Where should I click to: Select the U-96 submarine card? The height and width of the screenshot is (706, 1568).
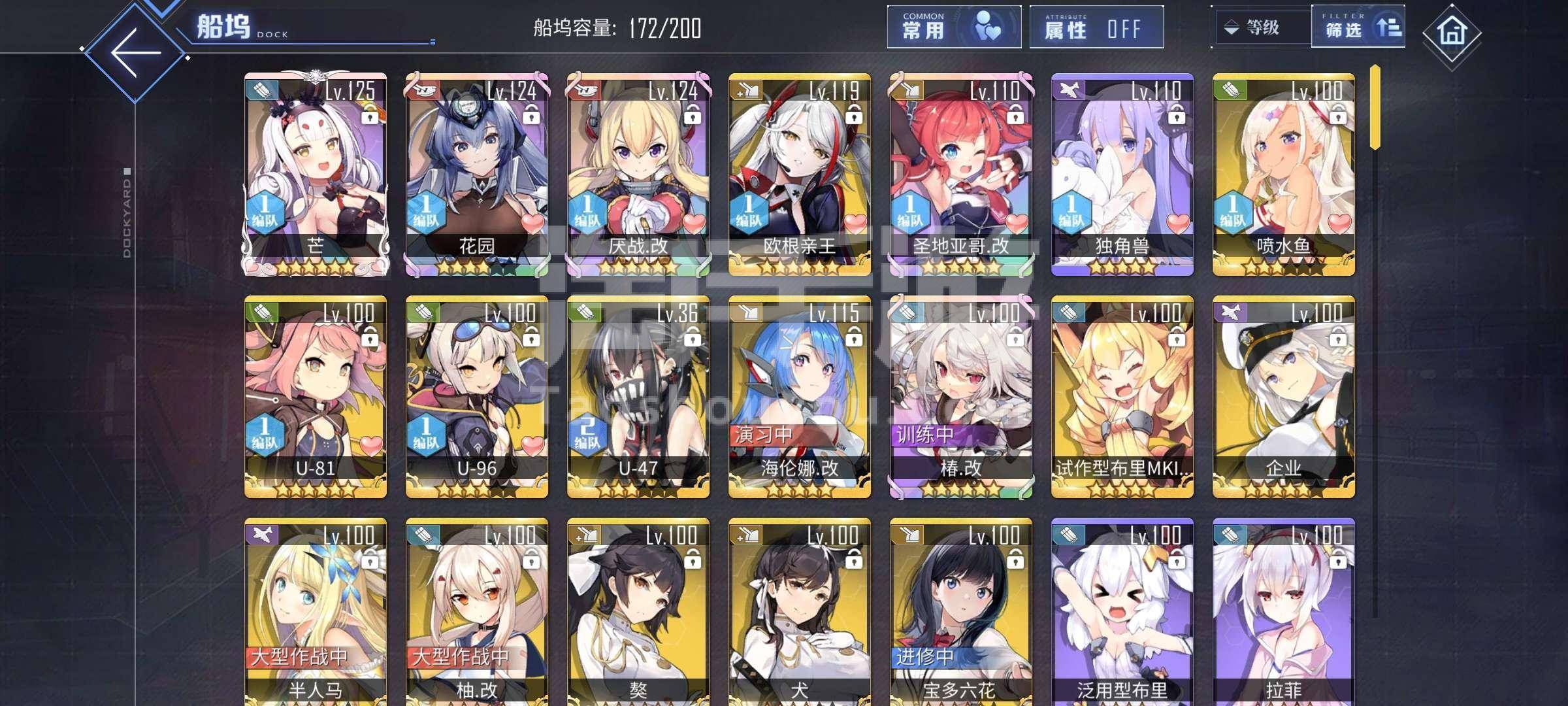tap(477, 396)
